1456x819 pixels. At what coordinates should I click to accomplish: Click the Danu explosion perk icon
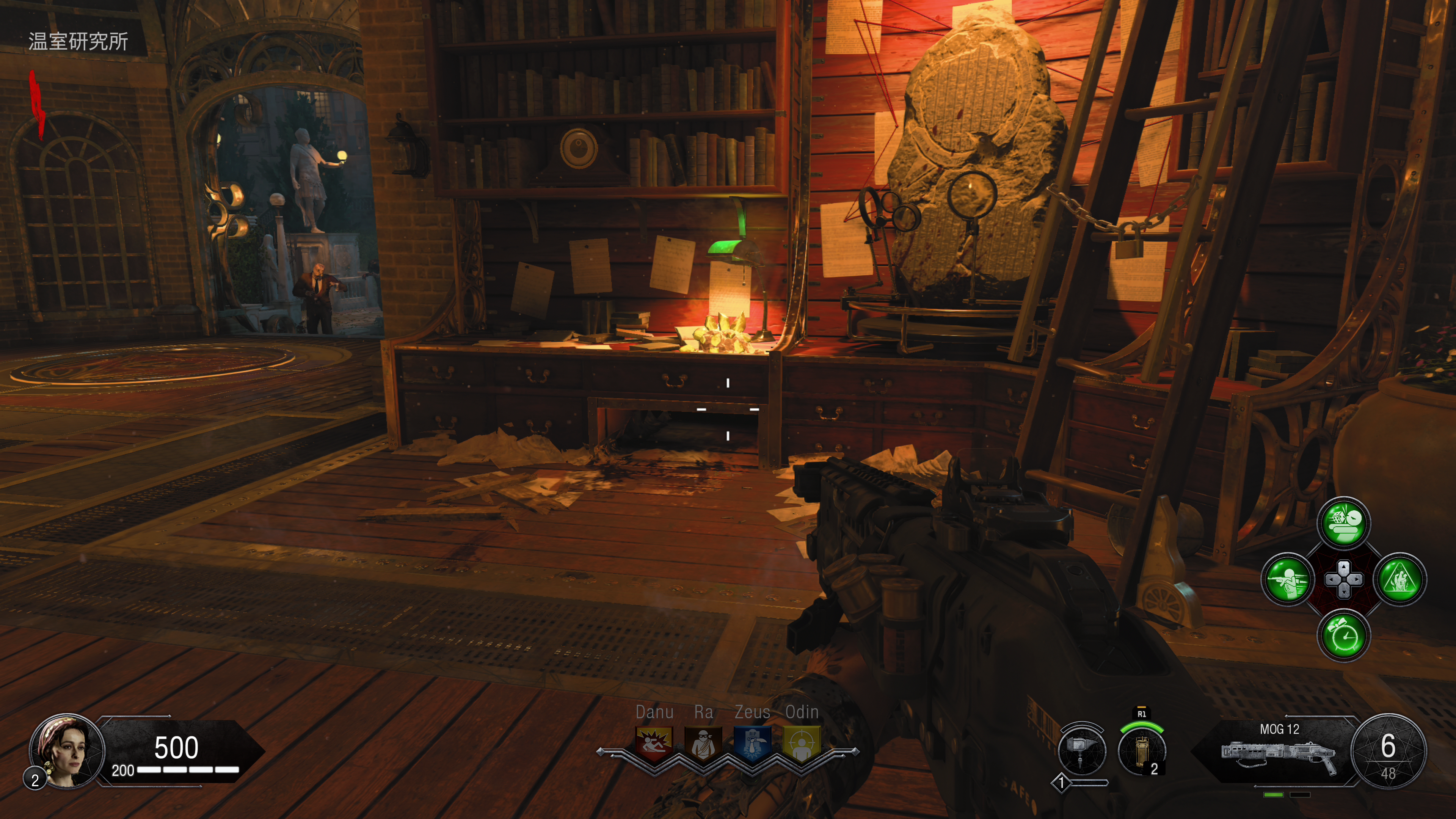pyautogui.click(x=654, y=744)
